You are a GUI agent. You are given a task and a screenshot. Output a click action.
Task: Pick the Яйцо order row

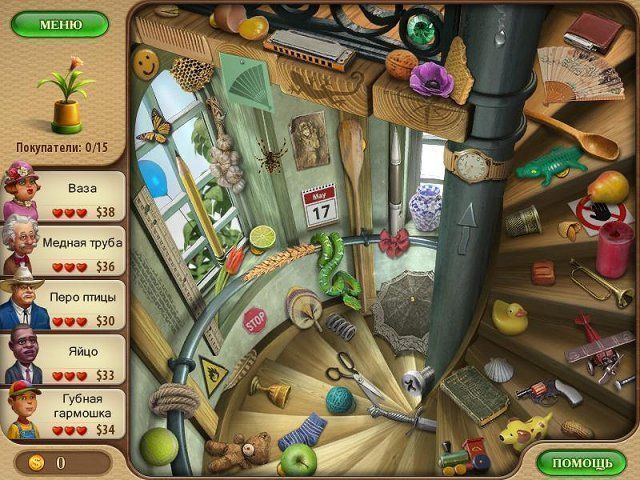click(68, 360)
